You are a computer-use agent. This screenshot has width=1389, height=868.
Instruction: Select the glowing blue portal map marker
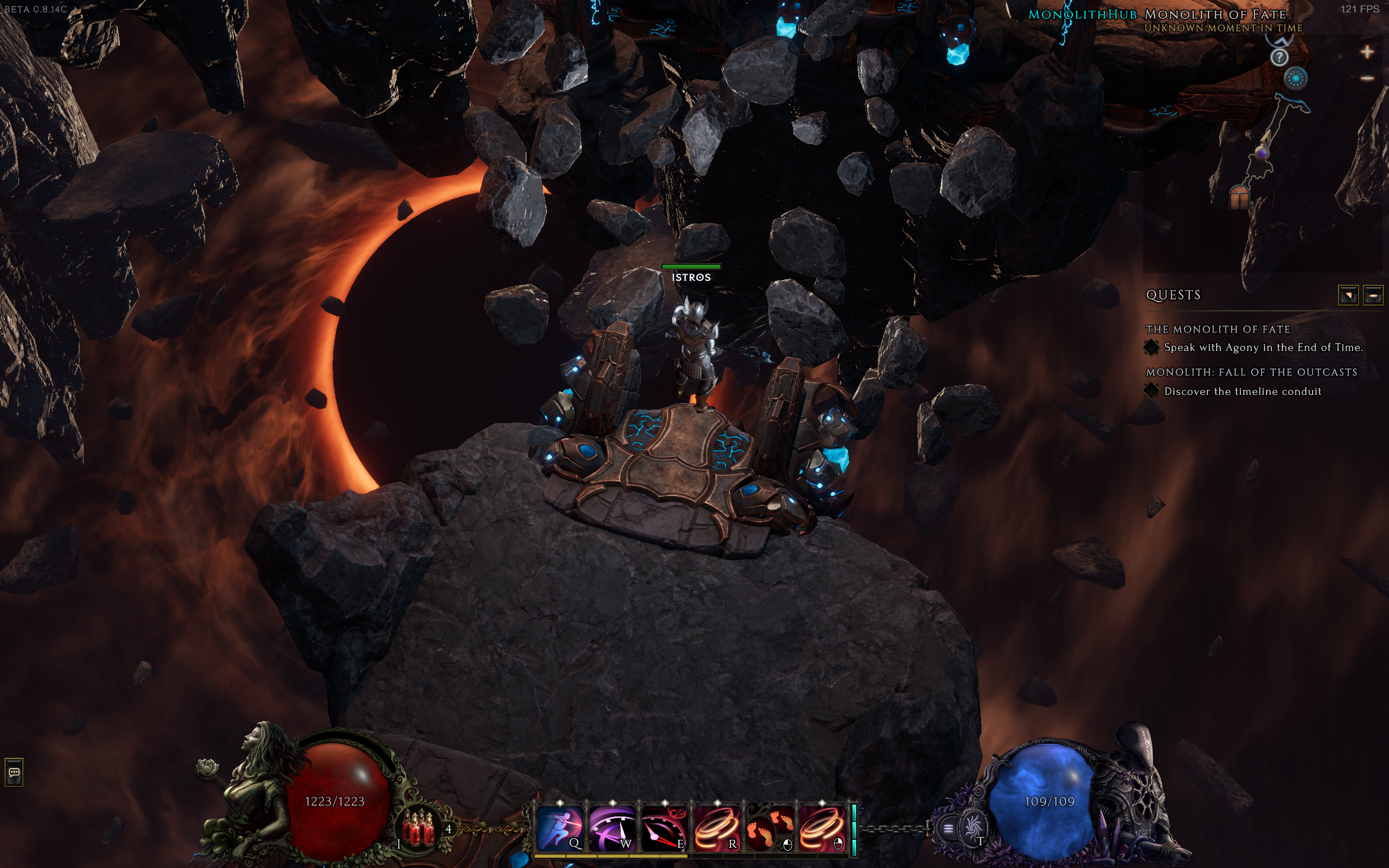click(1296, 78)
